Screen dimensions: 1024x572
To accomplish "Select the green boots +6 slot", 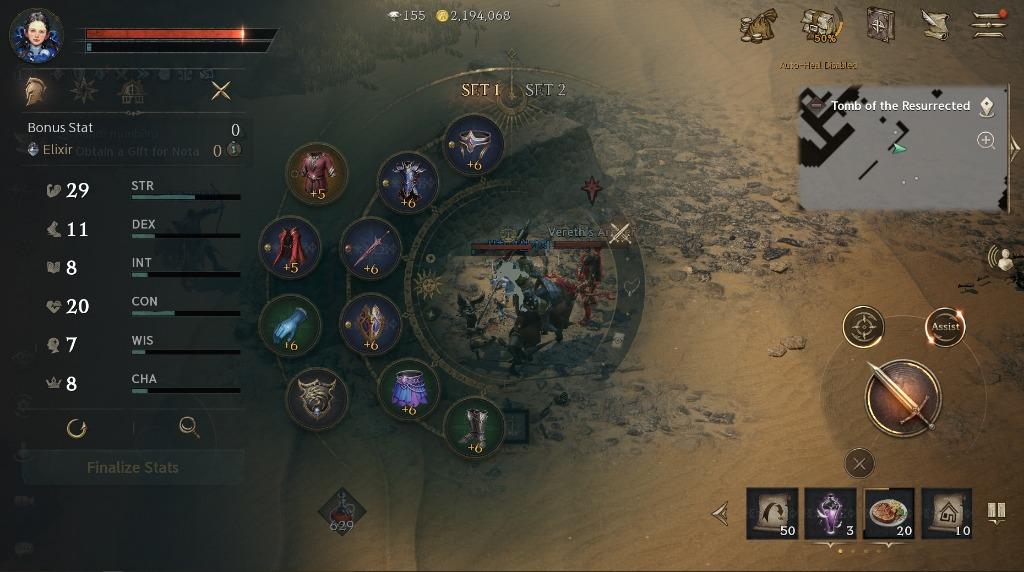I will pos(474,427).
